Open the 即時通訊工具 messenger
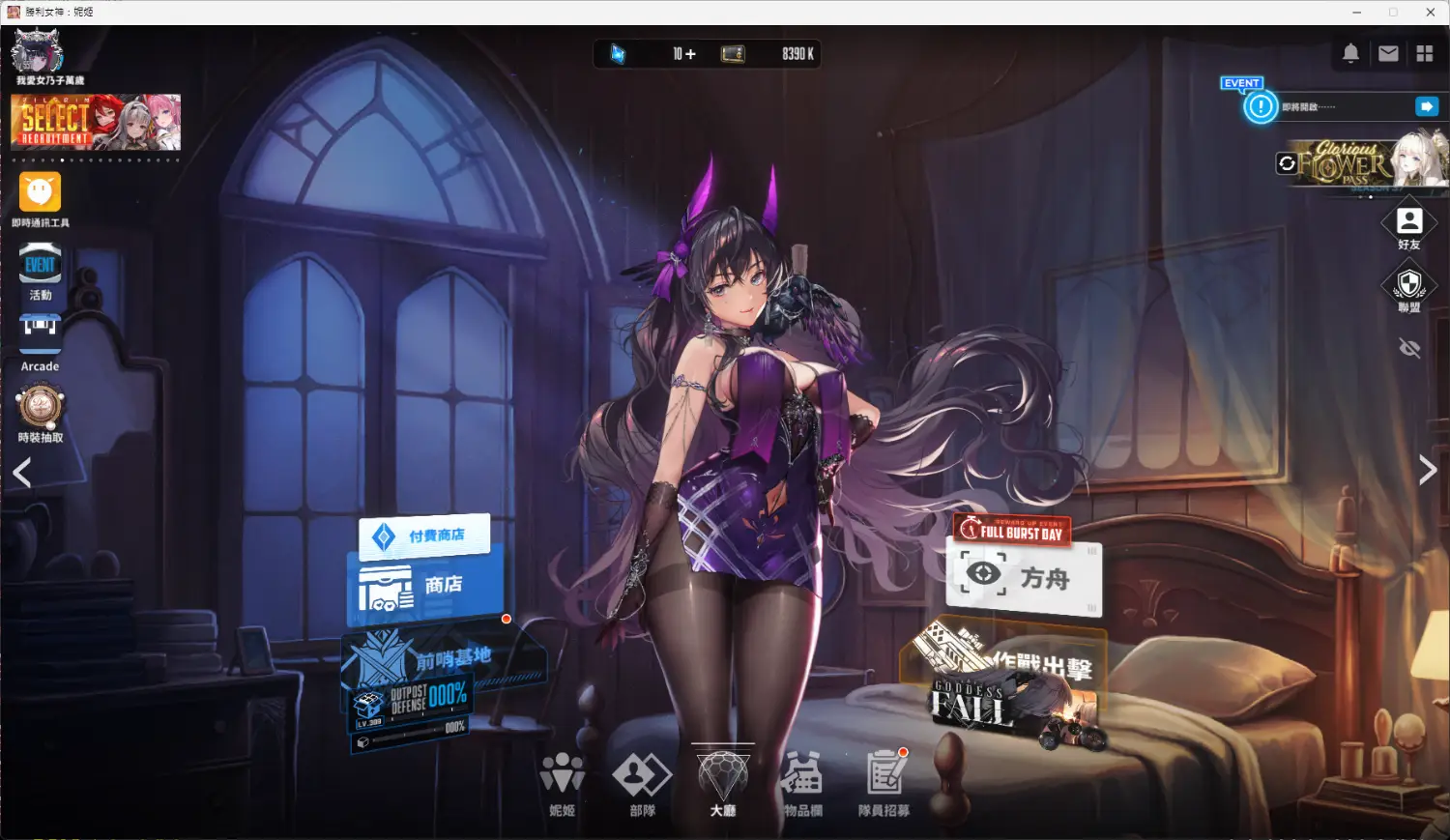The image size is (1450, 840). (x=41, y=193)
